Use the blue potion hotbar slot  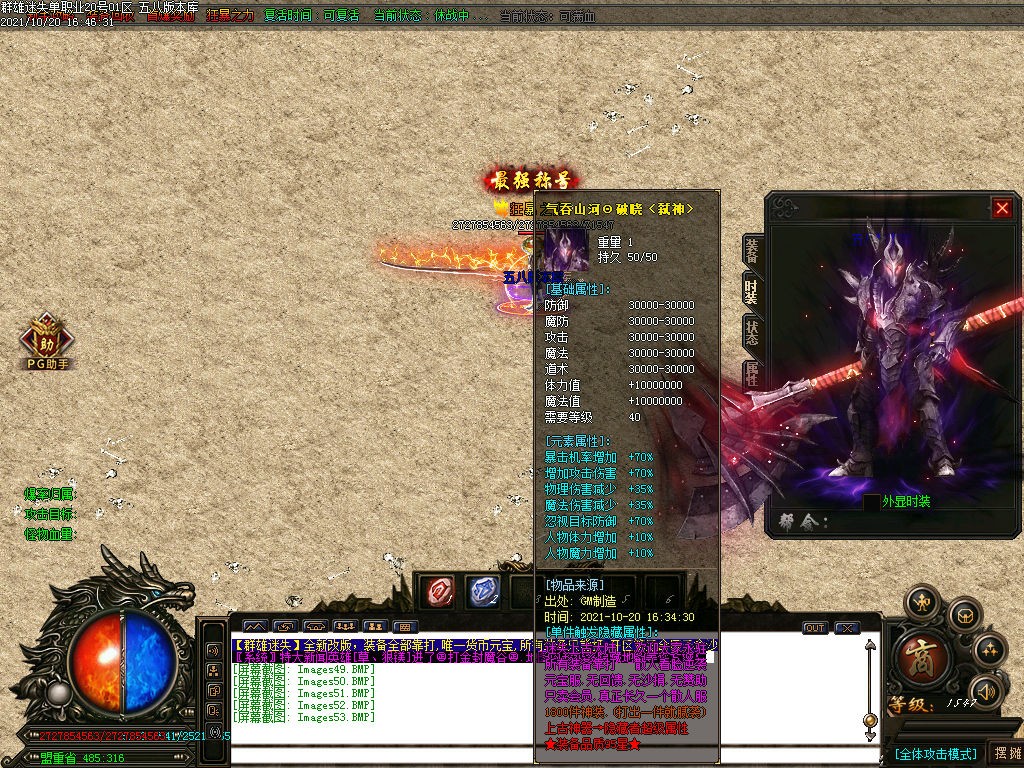(x=484, y=591)
